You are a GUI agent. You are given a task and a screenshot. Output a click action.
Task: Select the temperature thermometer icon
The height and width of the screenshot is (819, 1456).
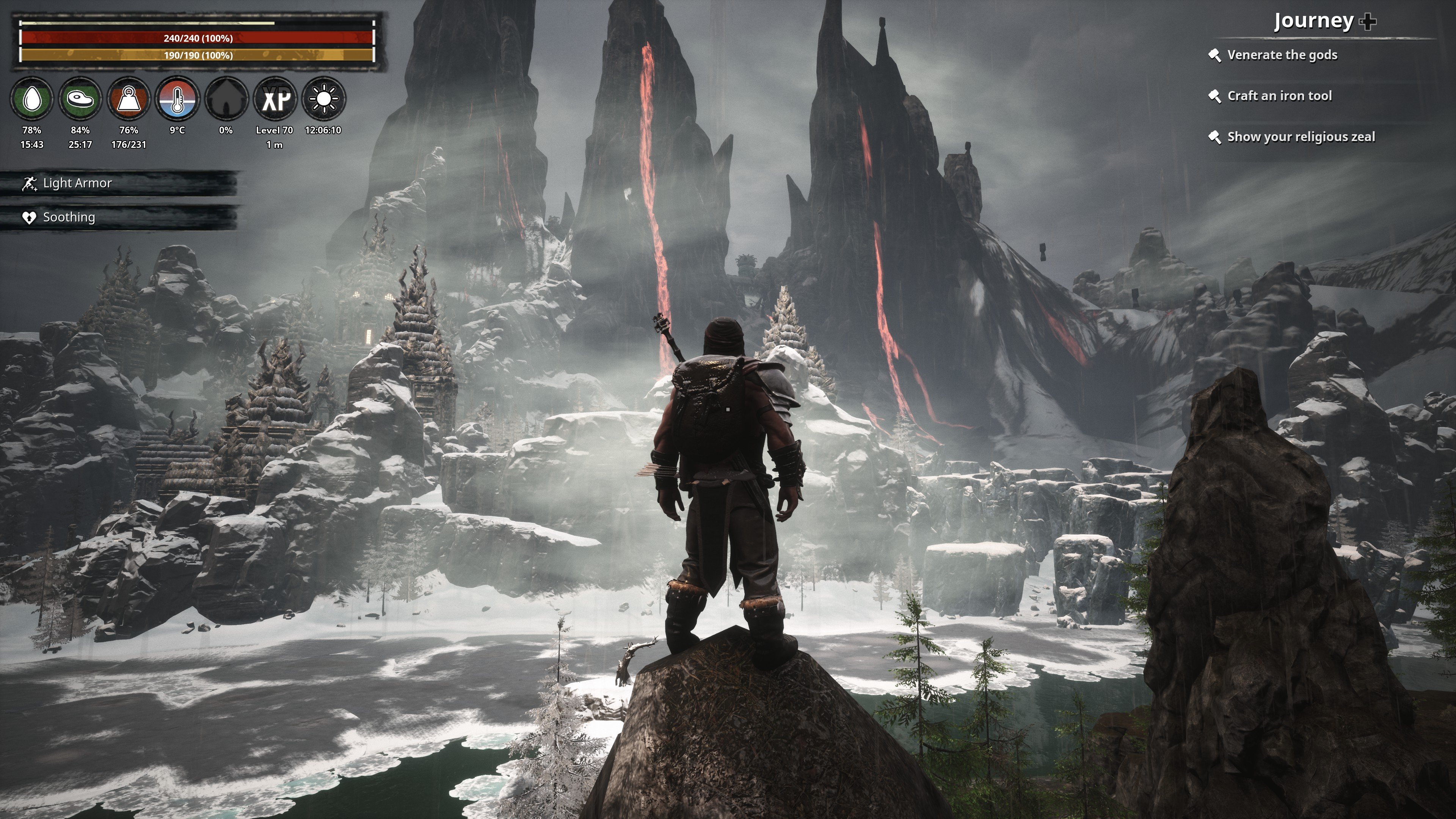[177, 99]
